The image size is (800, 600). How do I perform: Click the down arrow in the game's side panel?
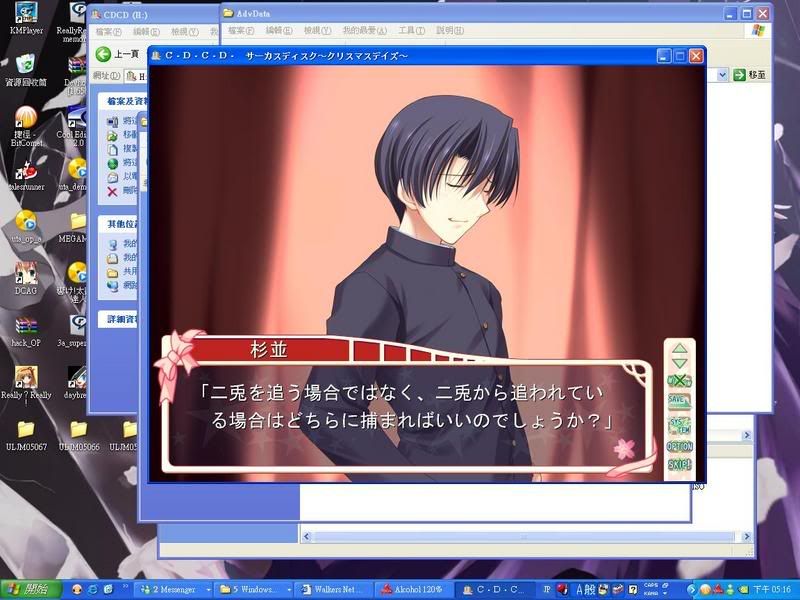(679, 363)
